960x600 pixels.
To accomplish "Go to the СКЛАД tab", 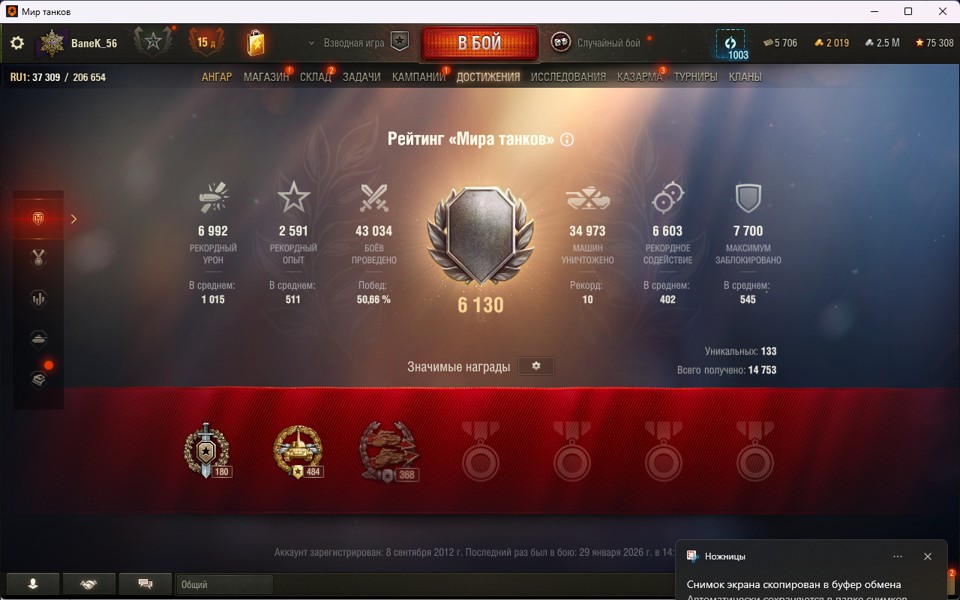I will (315, 77).
